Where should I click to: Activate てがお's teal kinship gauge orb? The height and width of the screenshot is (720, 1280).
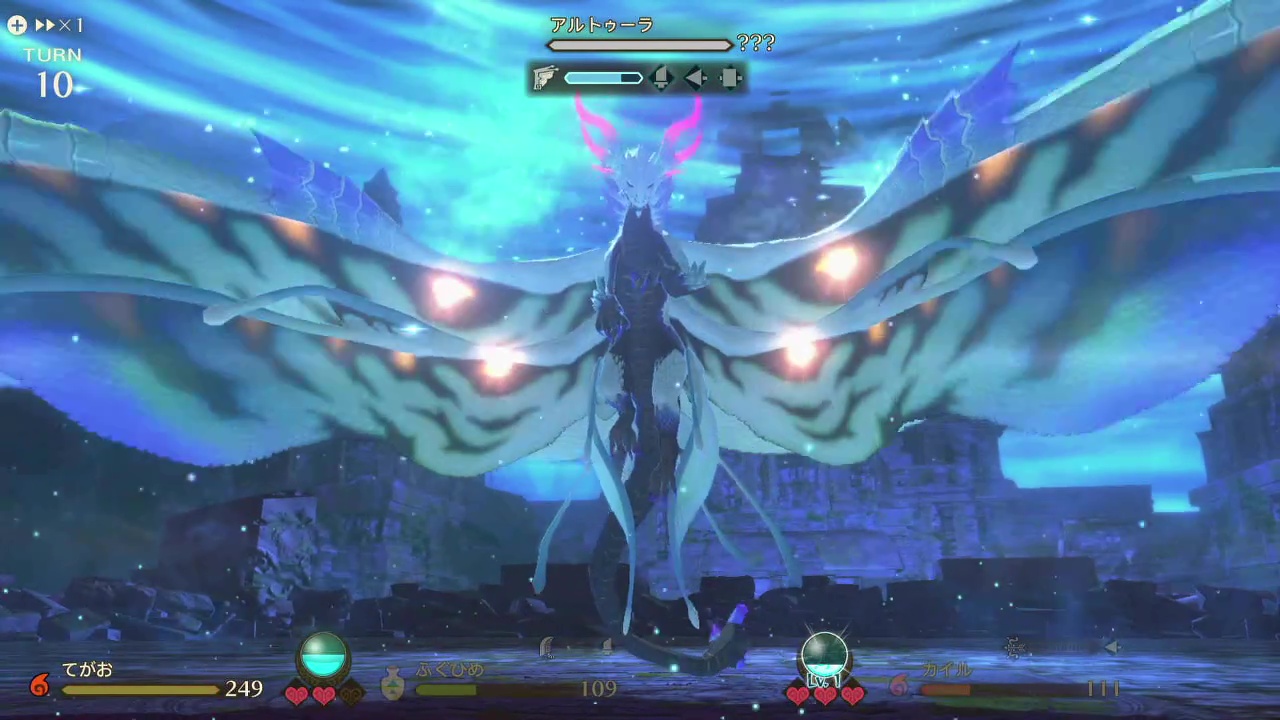coord(324,657)
